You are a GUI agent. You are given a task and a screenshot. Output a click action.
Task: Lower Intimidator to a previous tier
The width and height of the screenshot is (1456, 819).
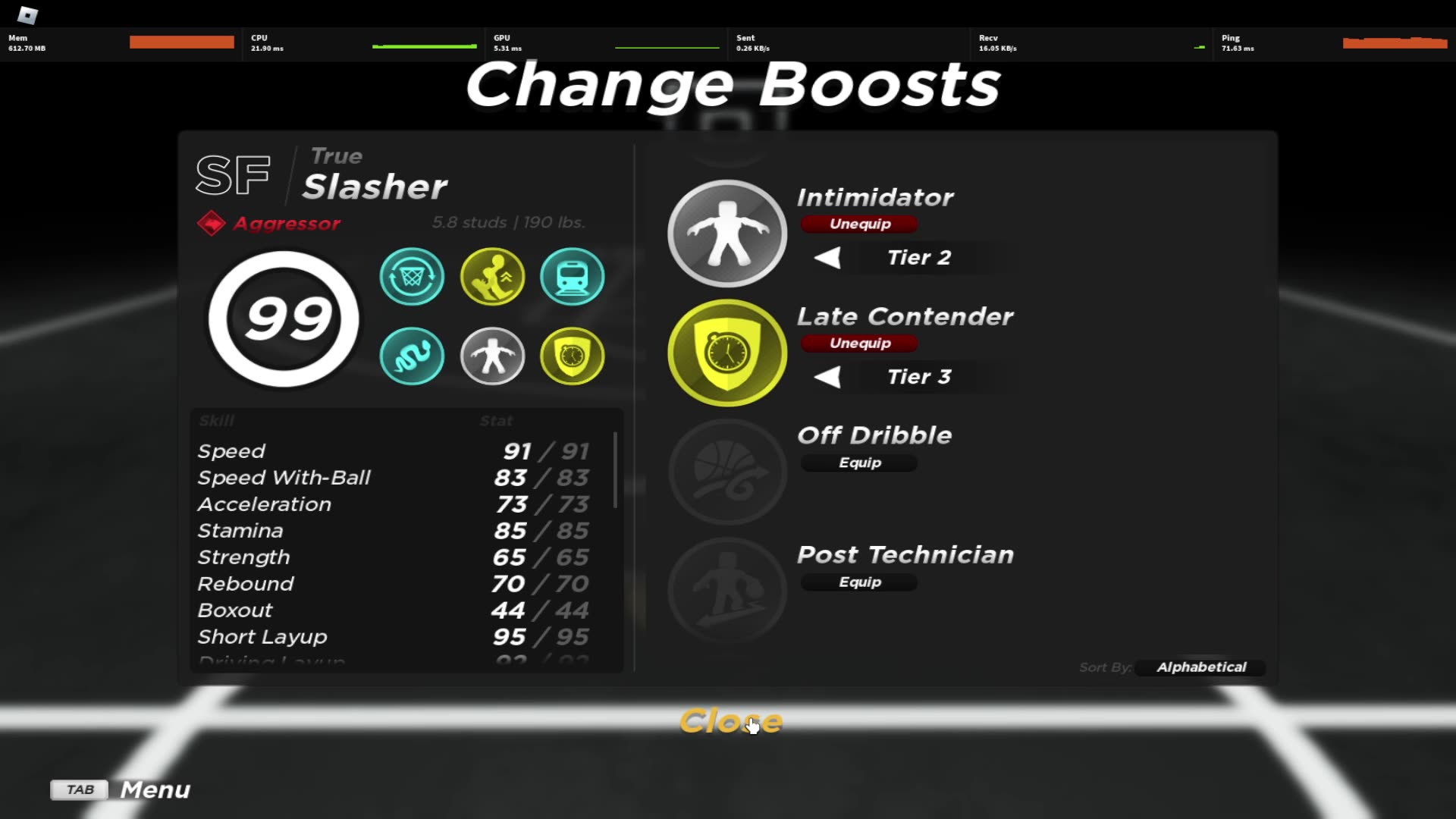click(x=828, y=257)
